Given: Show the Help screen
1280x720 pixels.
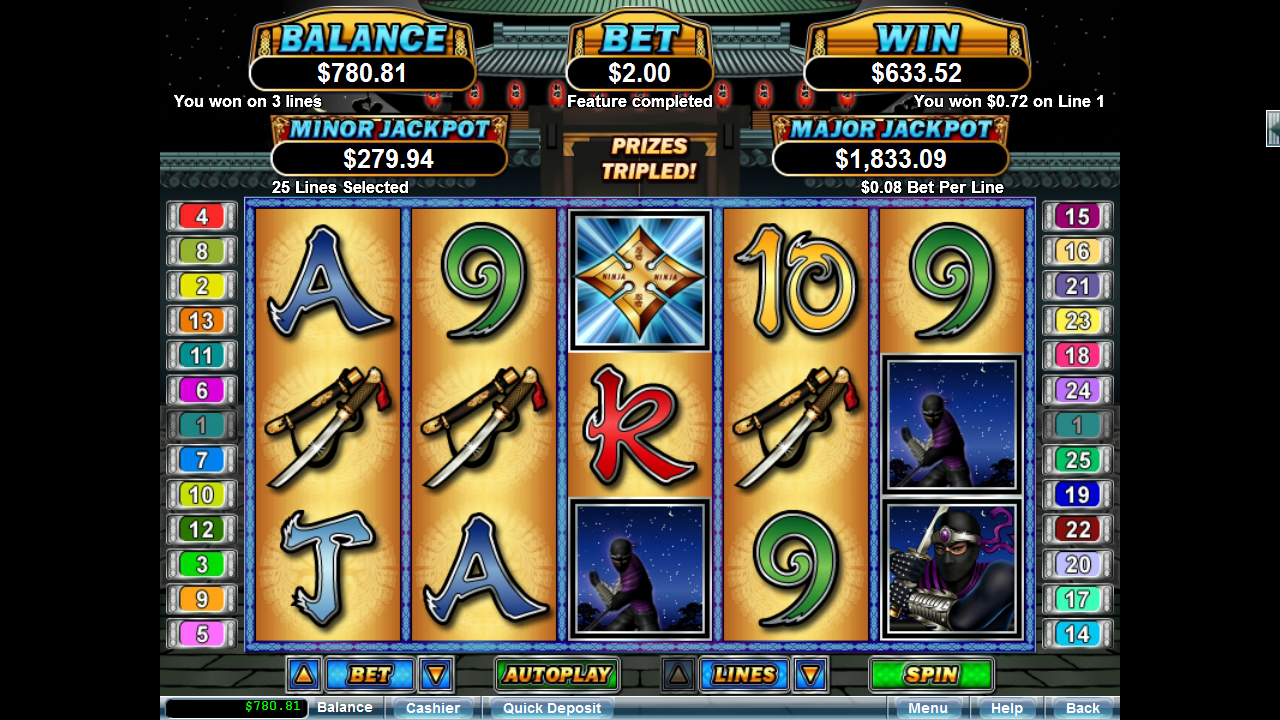Looking at the screenshot, I should coord(1006,708).
